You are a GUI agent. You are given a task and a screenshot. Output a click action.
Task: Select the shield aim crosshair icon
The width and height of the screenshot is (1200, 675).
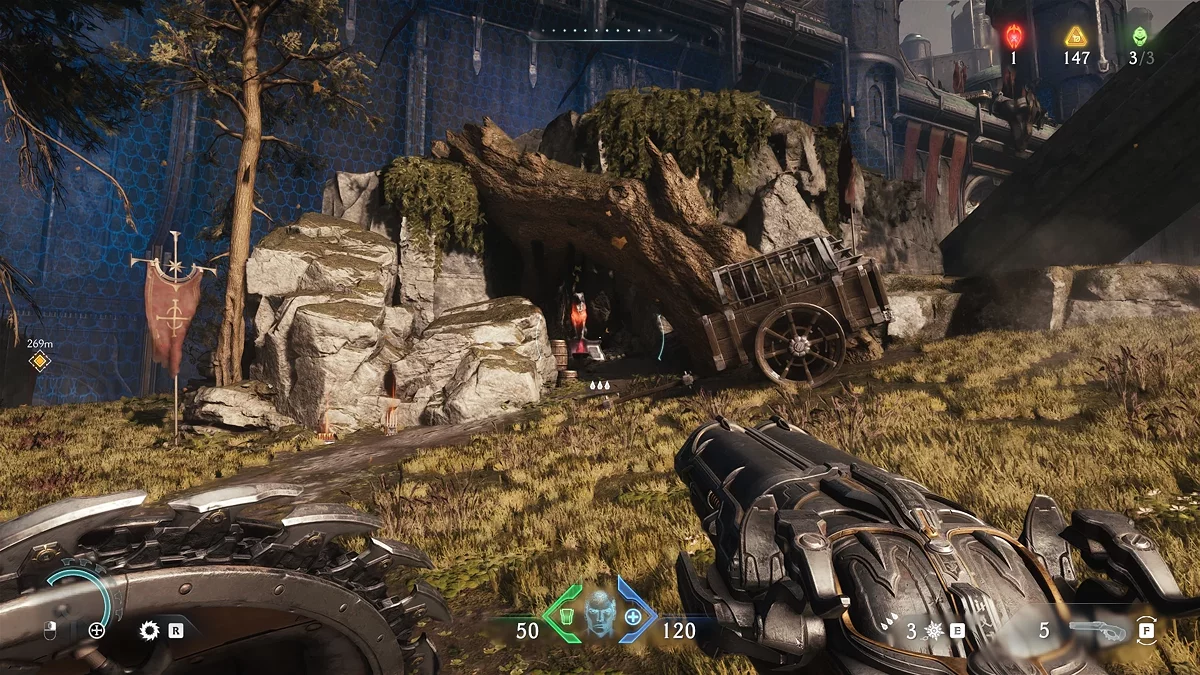97,630
